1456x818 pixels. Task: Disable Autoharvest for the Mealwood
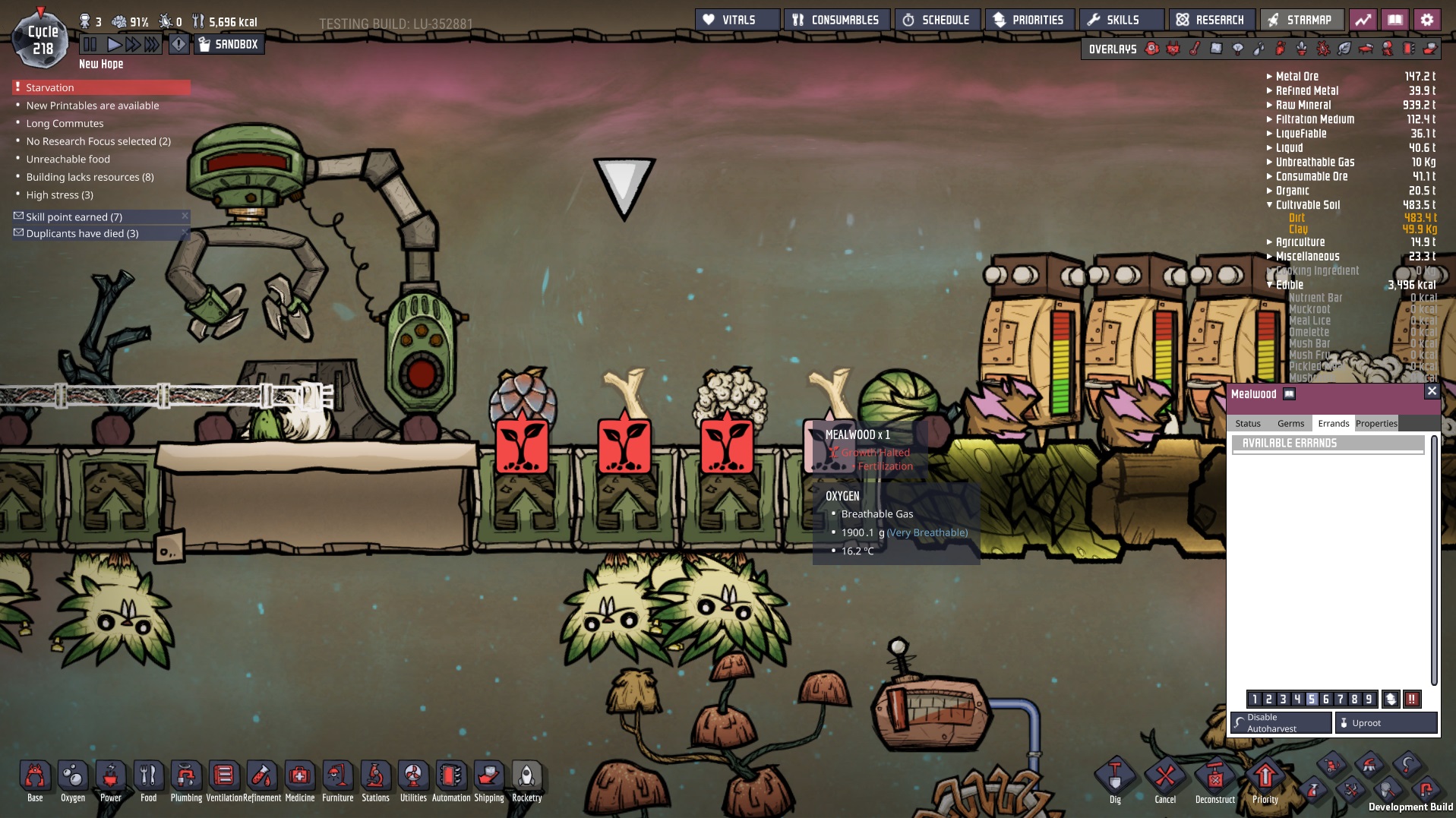(x=1281, y=723)
